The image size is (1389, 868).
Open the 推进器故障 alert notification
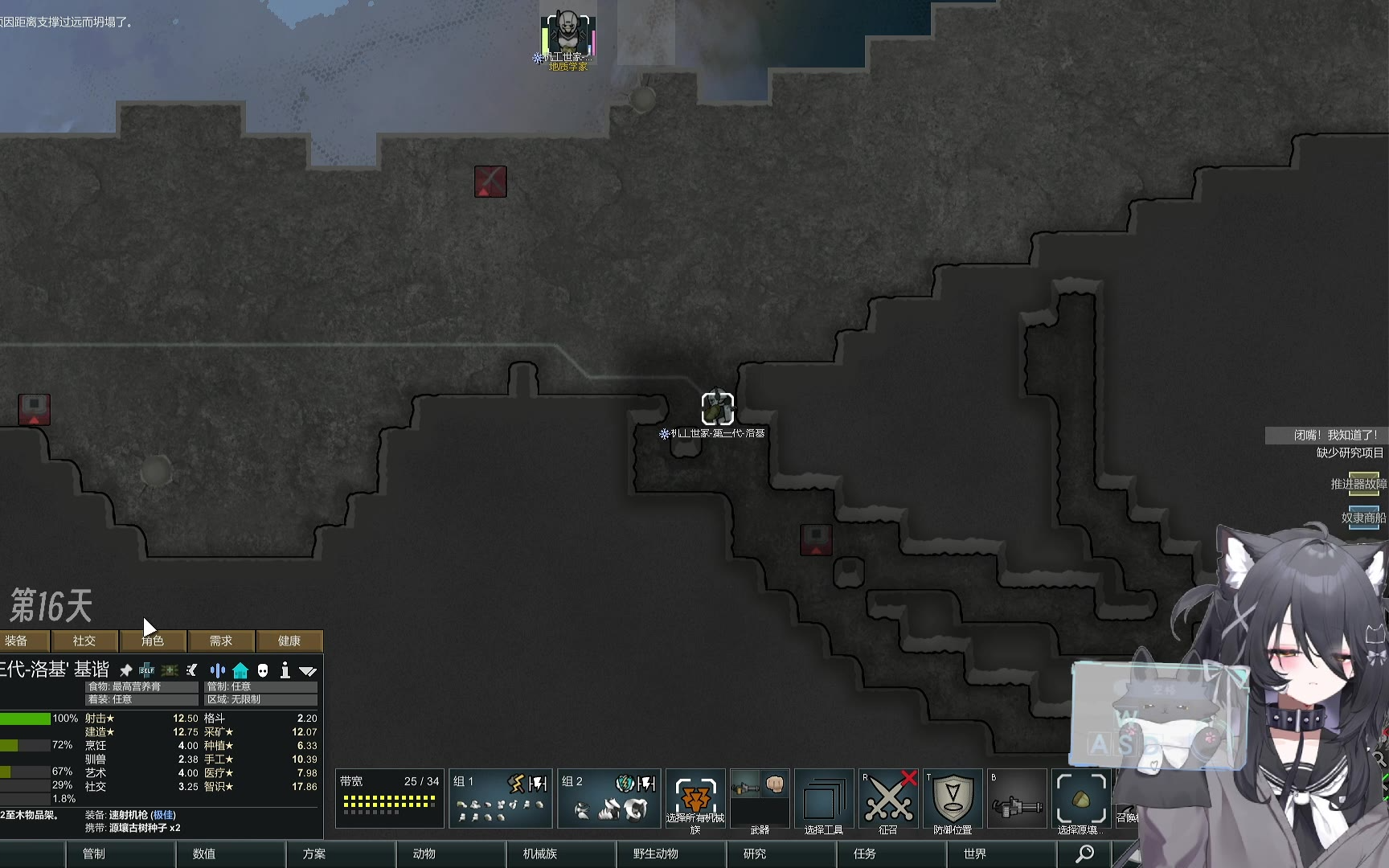pyautogui.click(x=1358, y=484)
